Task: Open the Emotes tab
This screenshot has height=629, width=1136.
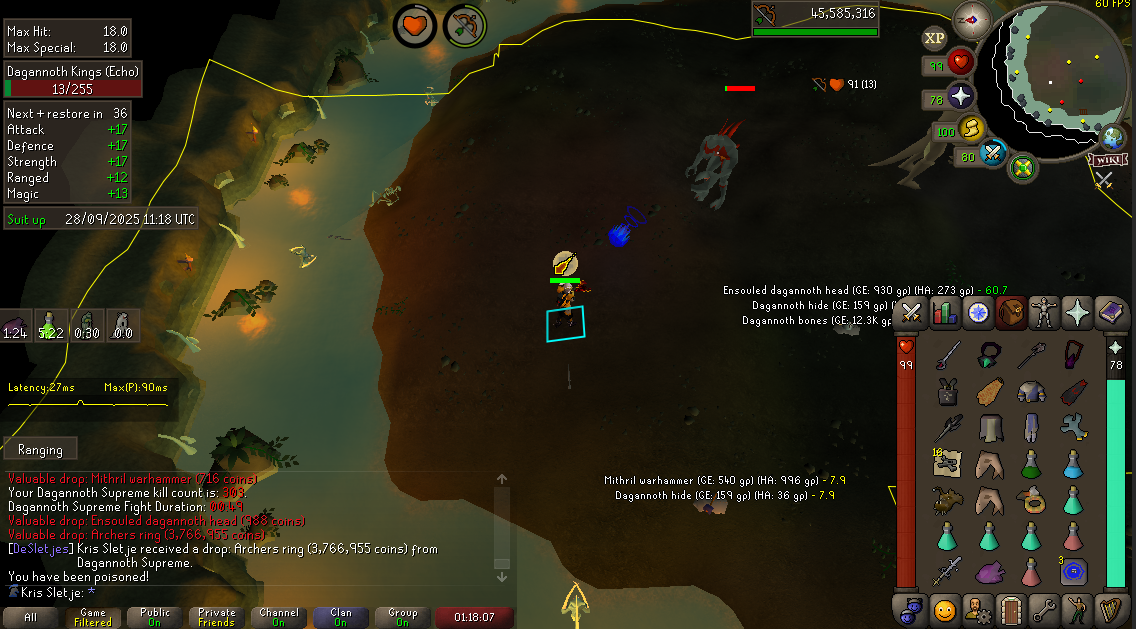Action: [x=1077, y=608]
